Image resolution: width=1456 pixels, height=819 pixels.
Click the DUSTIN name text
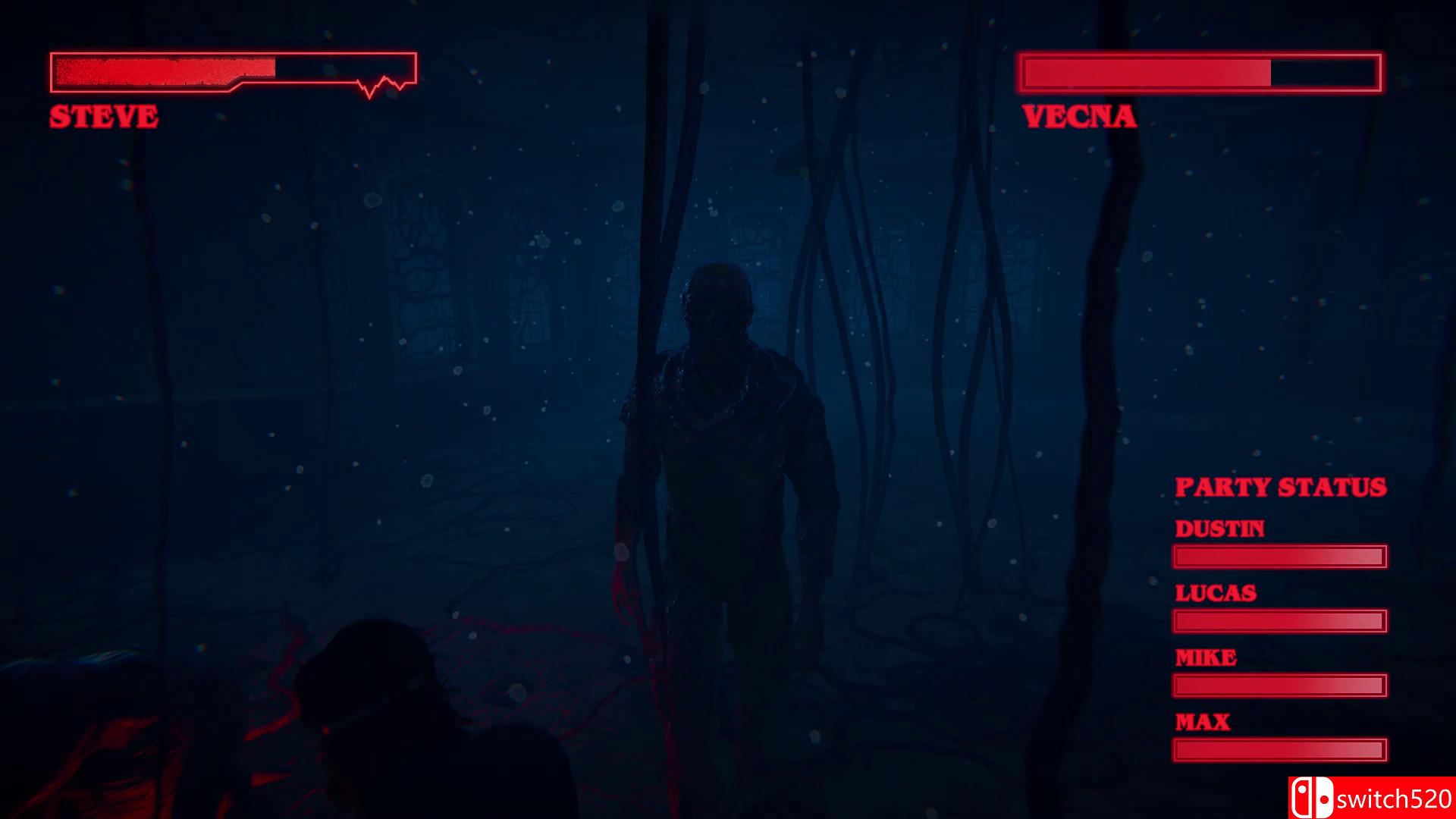point(1220,528)
